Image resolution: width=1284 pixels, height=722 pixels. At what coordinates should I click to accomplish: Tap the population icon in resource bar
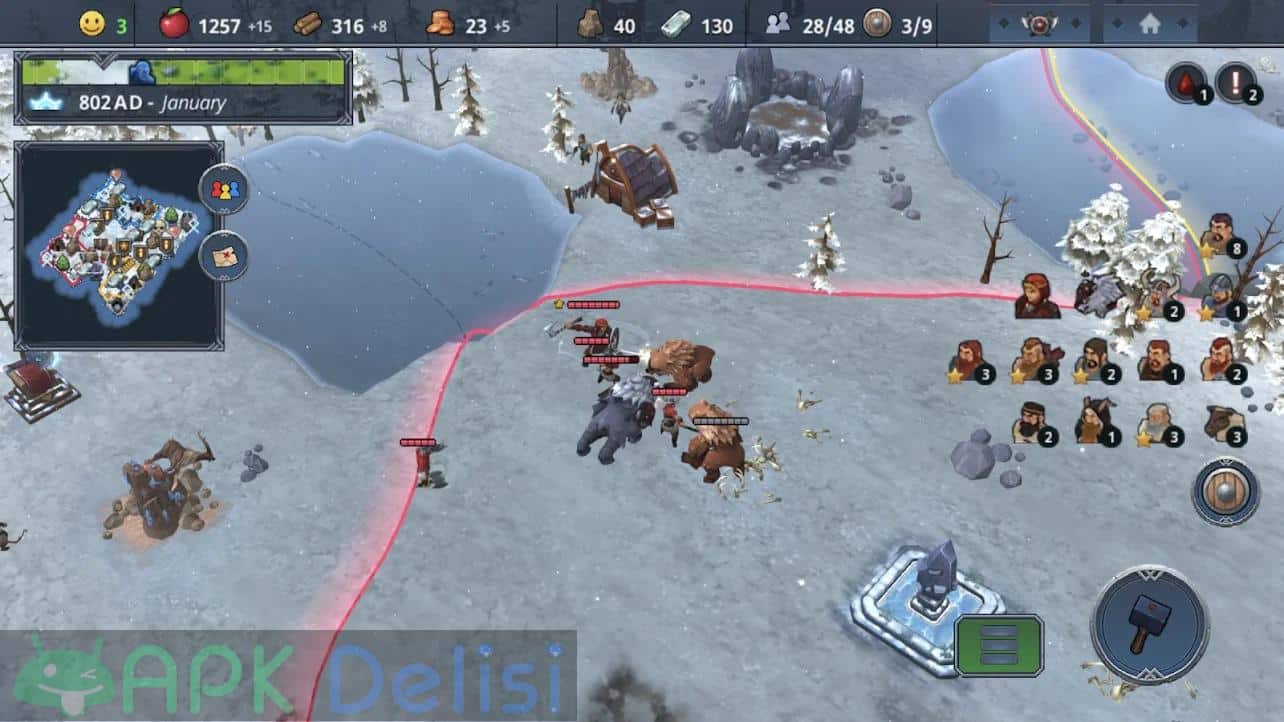pyautogui.click(x=777, y=24)
